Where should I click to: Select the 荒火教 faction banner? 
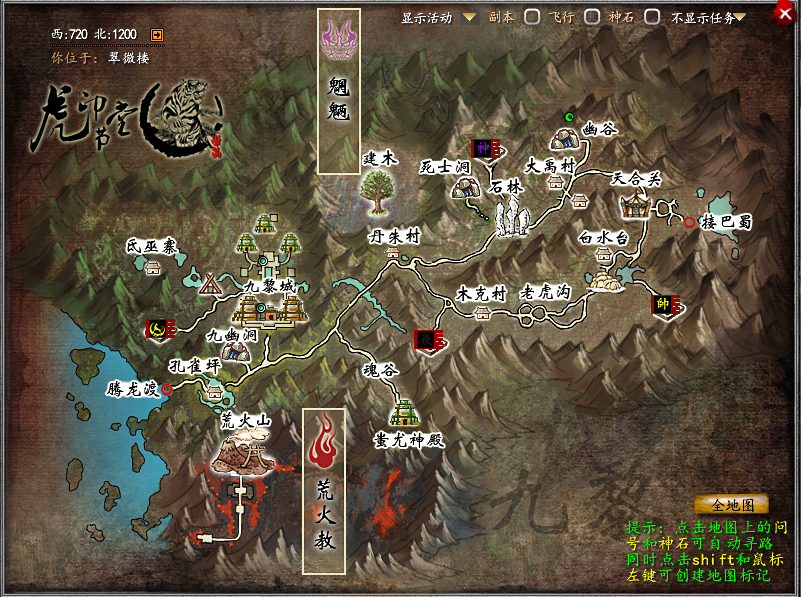(323, 490)
